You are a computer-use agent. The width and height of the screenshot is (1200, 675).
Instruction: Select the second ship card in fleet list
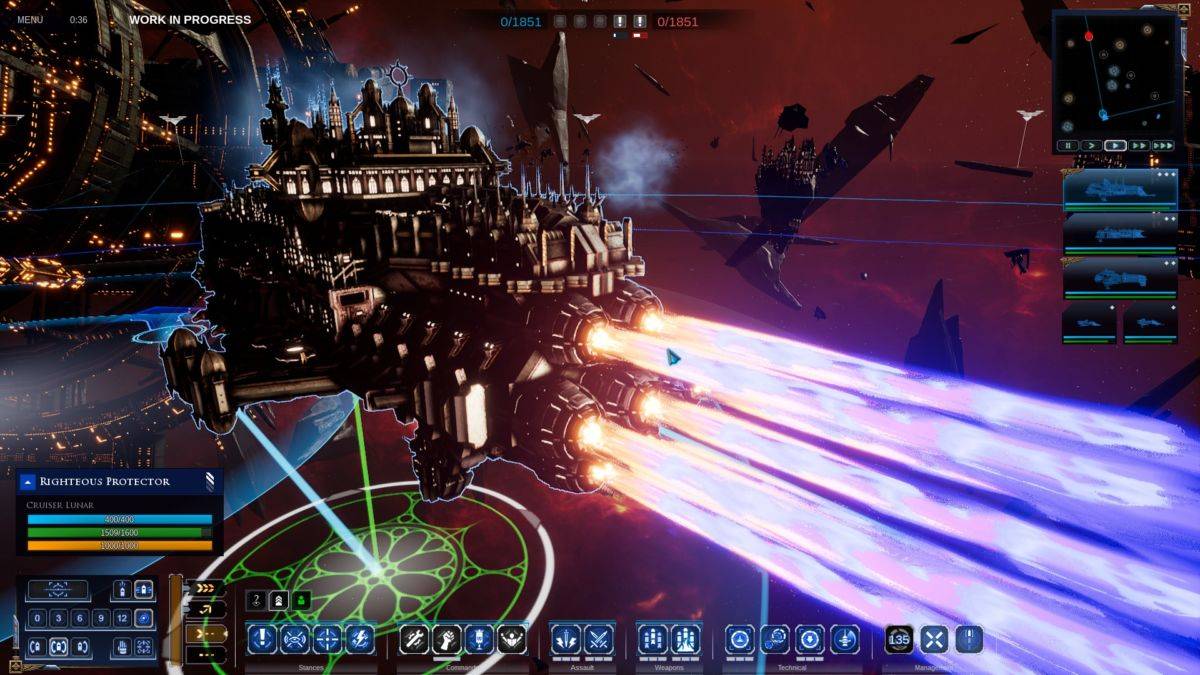[x=1120, y=234]
